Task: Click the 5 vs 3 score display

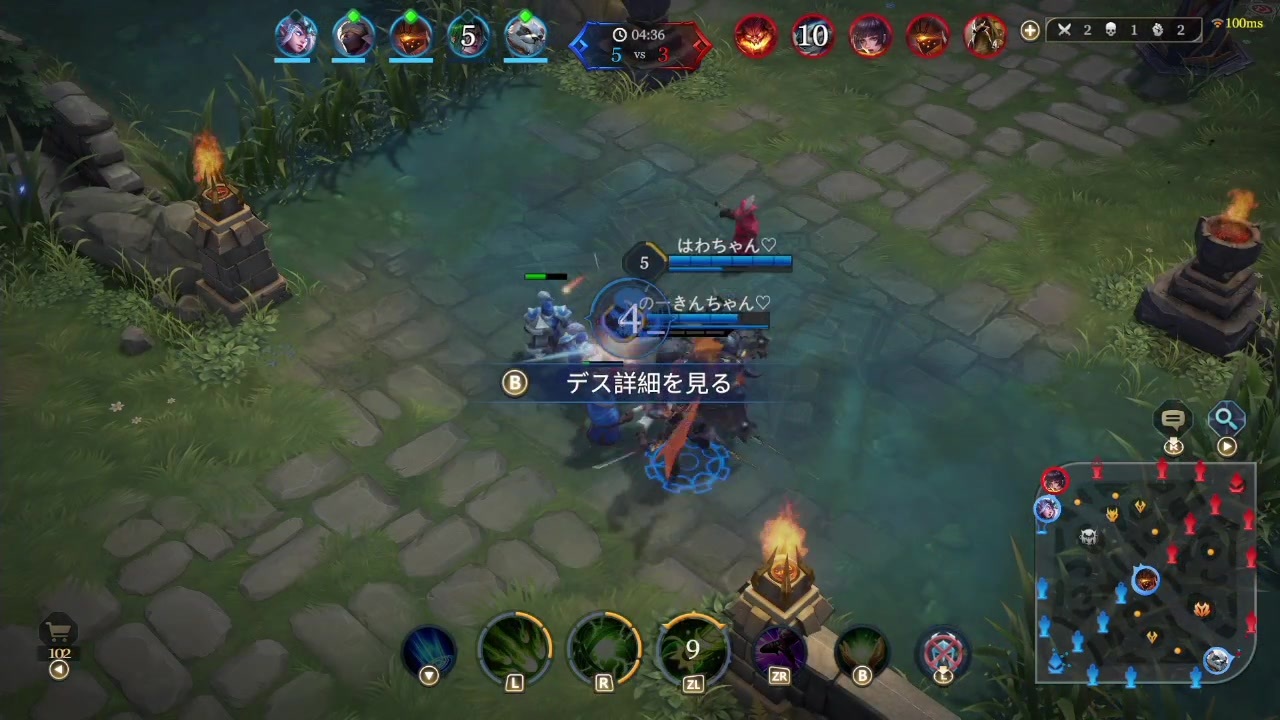Action: click(x=640, y=55)
